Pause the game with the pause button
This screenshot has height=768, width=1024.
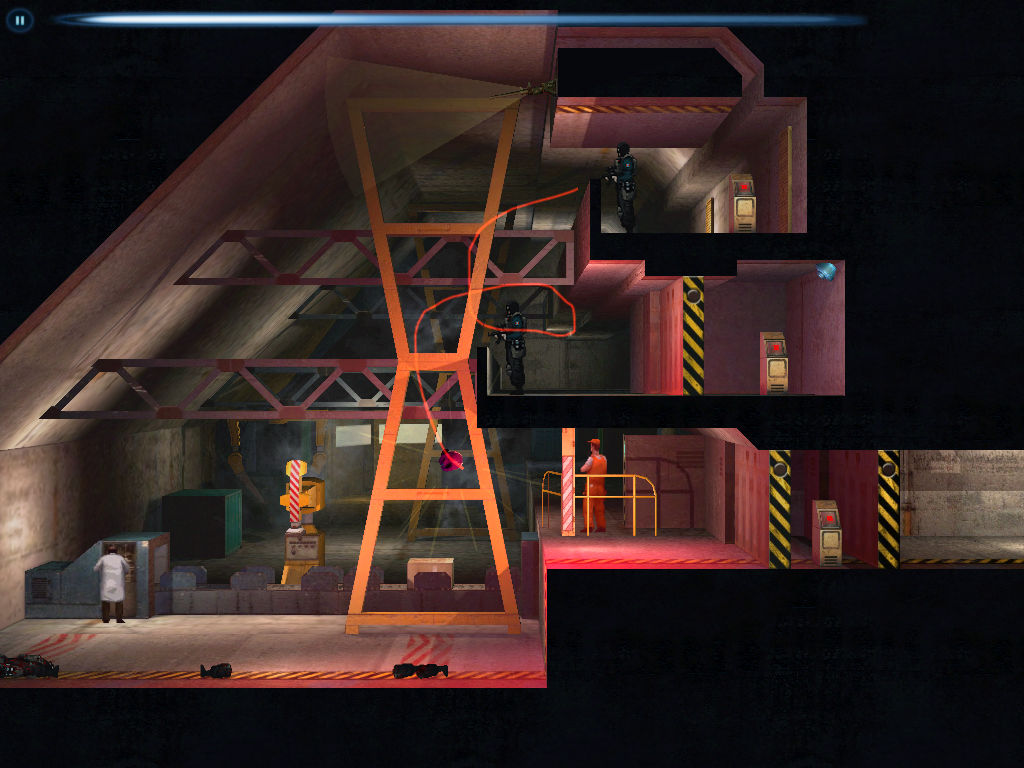click(20, 19)
